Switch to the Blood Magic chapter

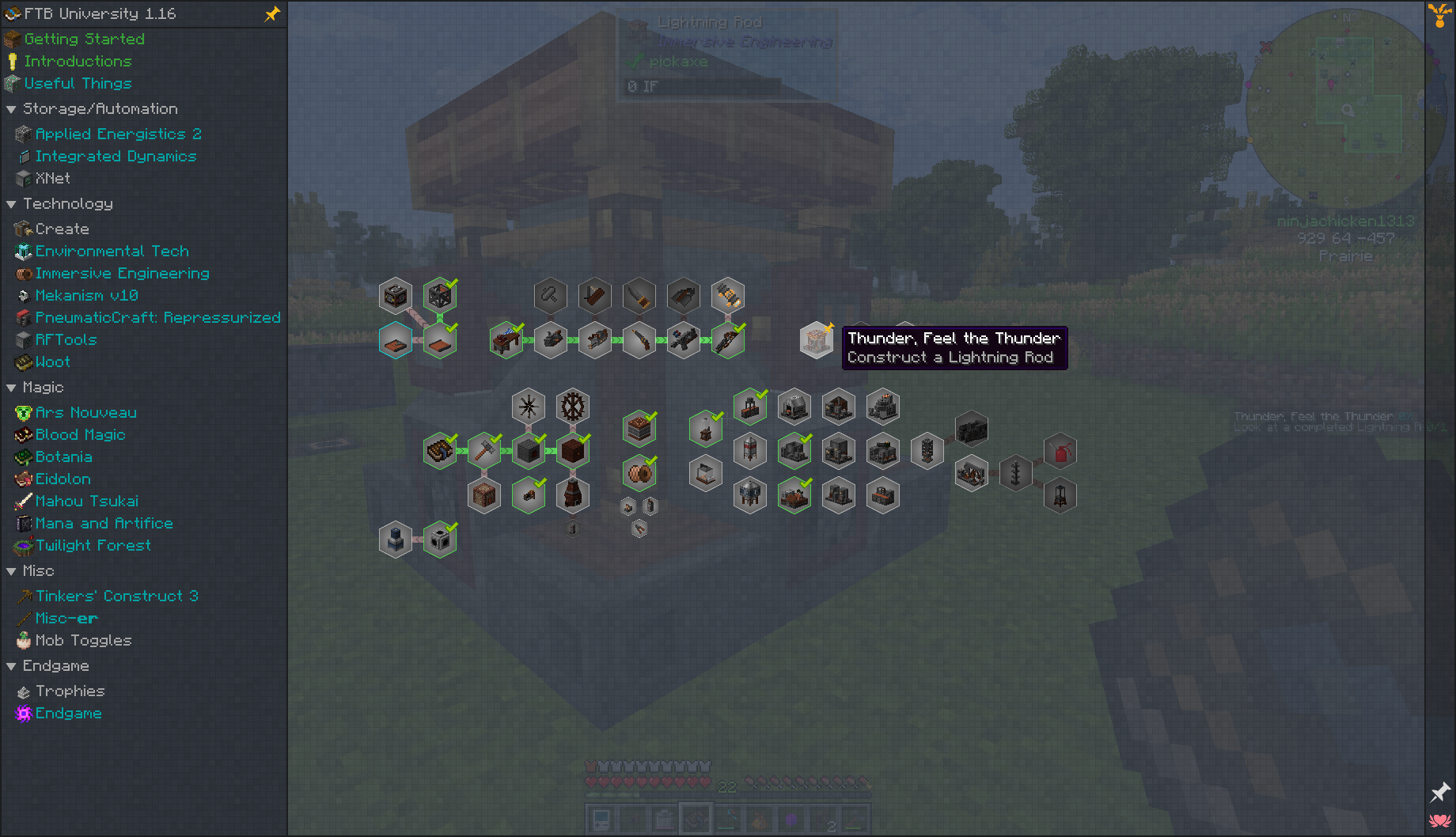80,434
